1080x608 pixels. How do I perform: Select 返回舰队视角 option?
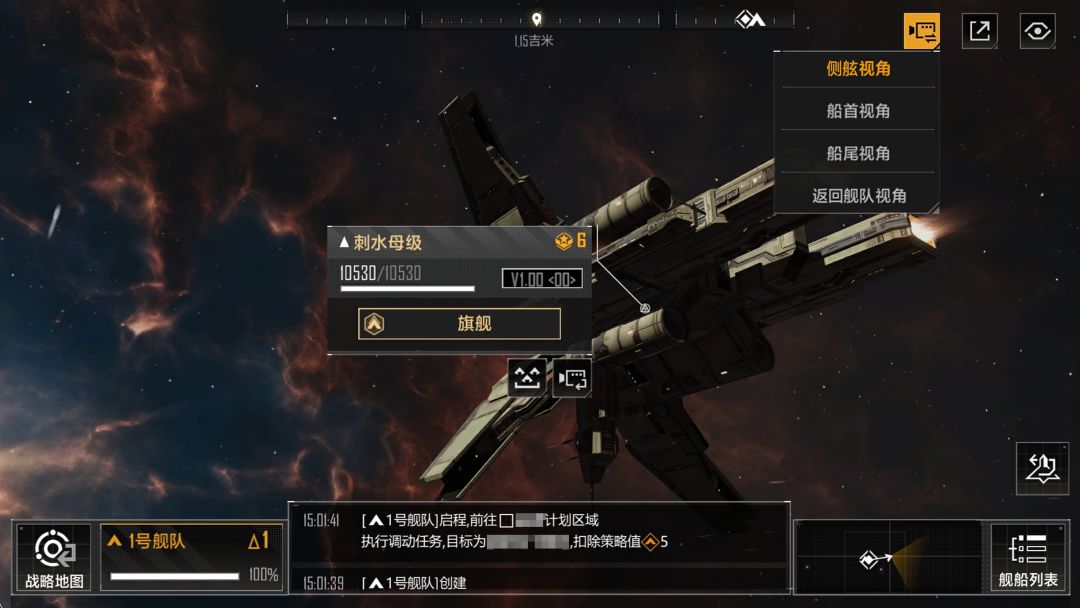pos(857,196)
